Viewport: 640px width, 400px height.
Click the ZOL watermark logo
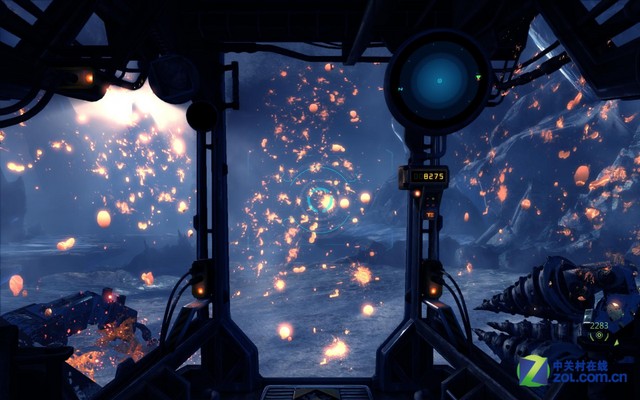573,371
